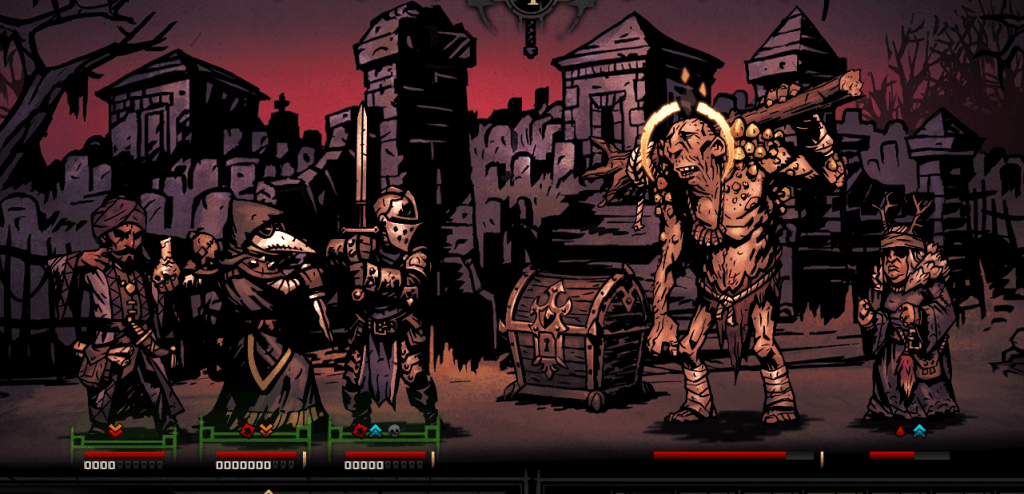Inspect the hag's red bleed drop icon
The image size is (1024, 494).
tap(899, 430)
